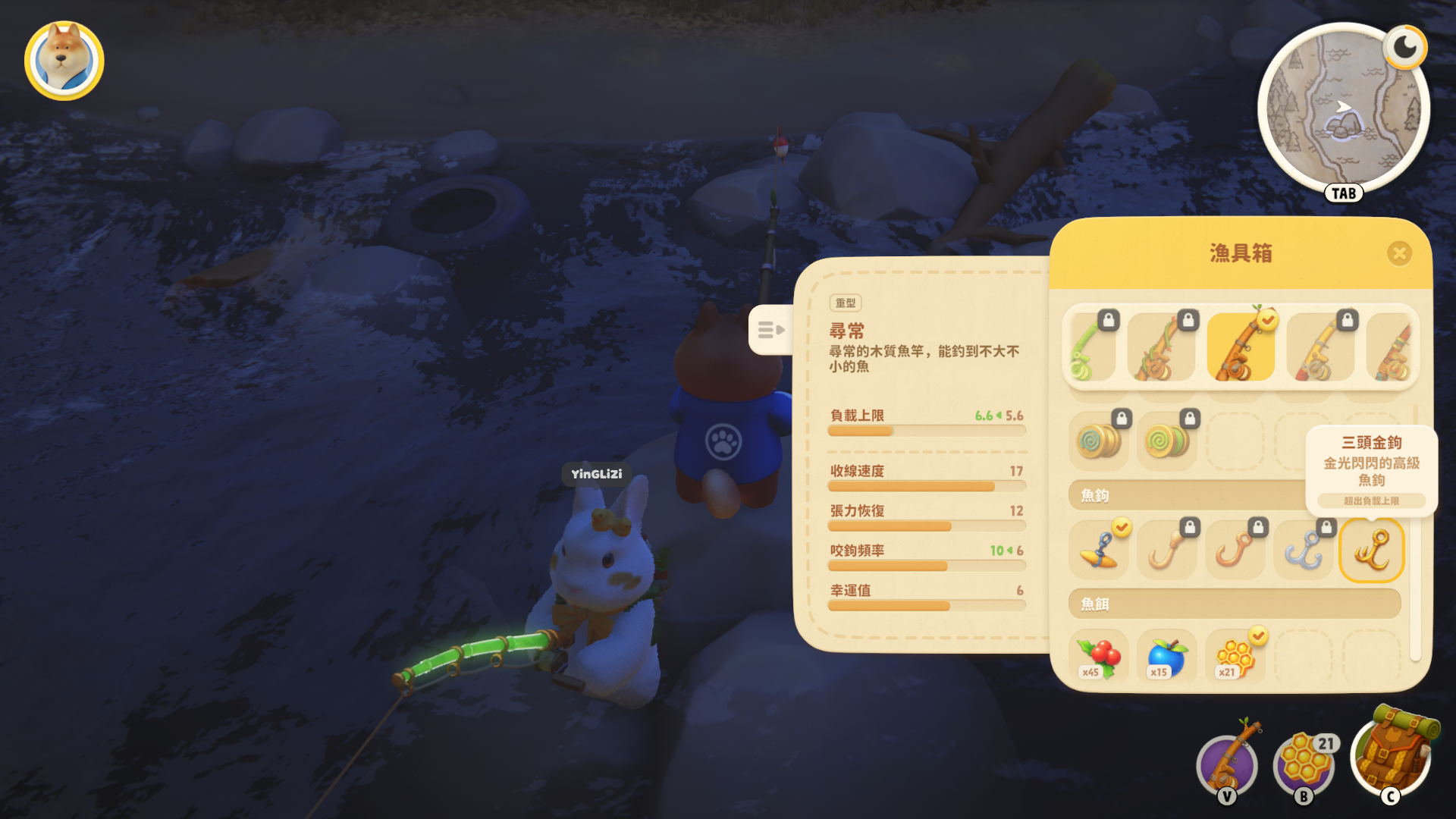This screenshot has width=1456, height=819.
Task: Open the minimap
Action: coord(1343,111)
